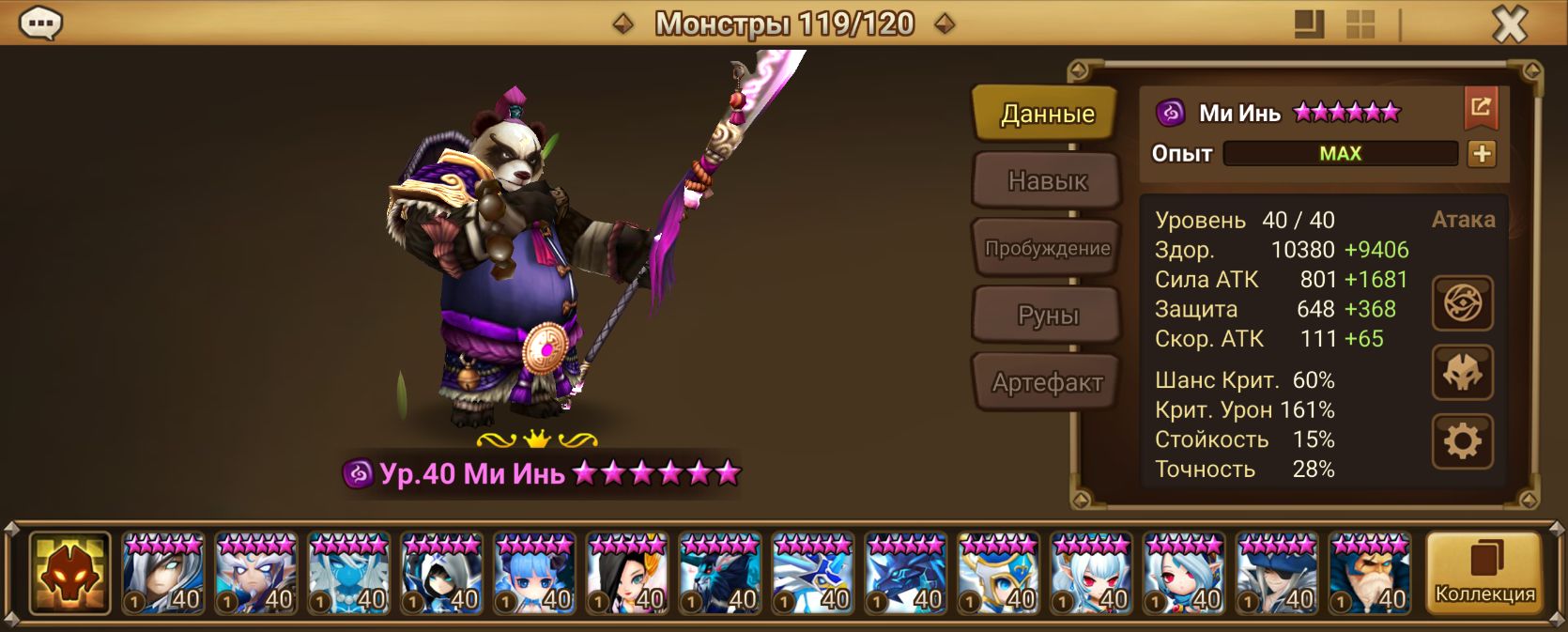This screenshot has width=1568, height=632.
Task: Click the red share button
Action: click(x=1481, y=108)
